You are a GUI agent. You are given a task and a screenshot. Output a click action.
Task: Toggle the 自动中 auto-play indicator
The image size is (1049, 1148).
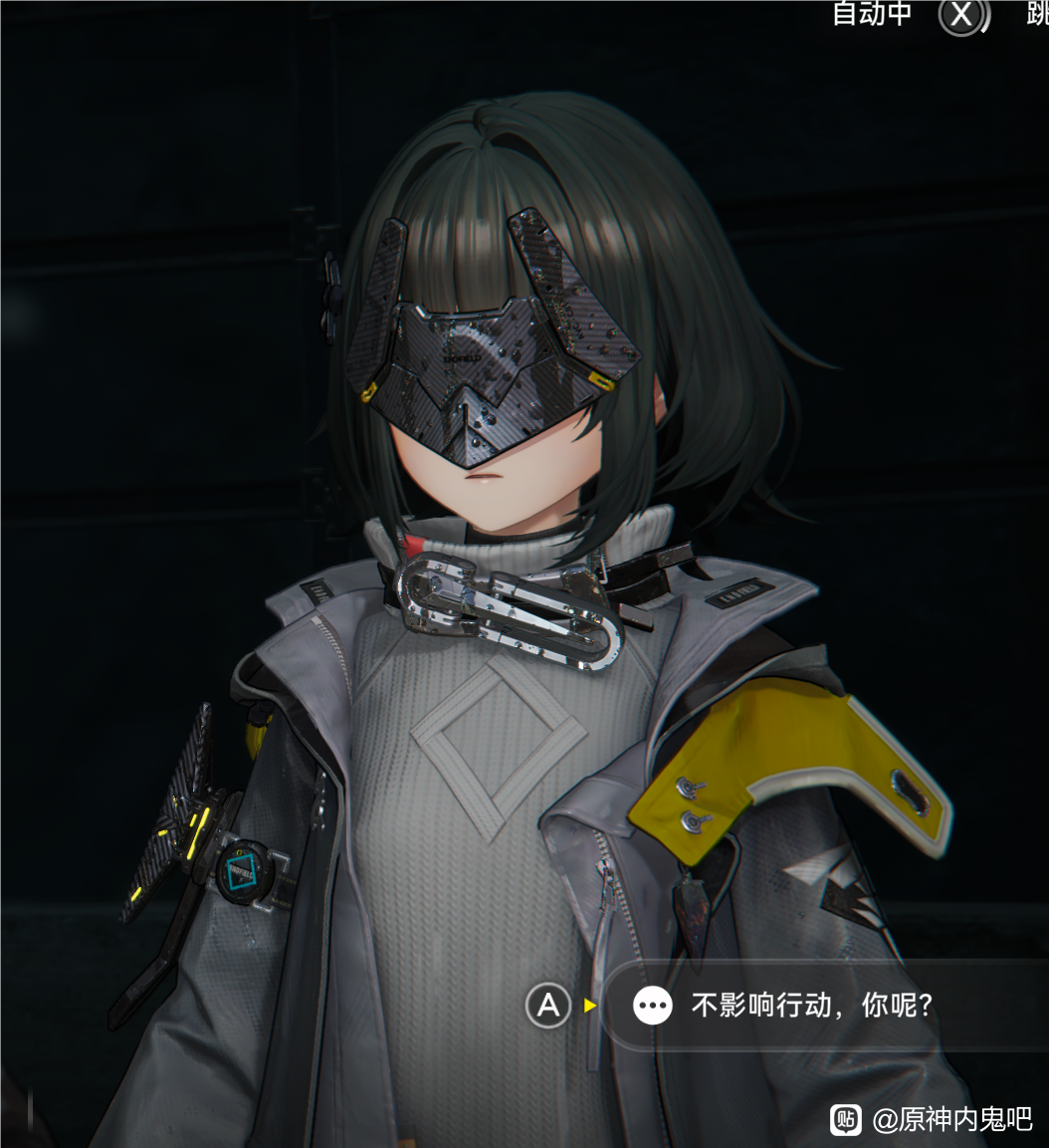[872, 15]
